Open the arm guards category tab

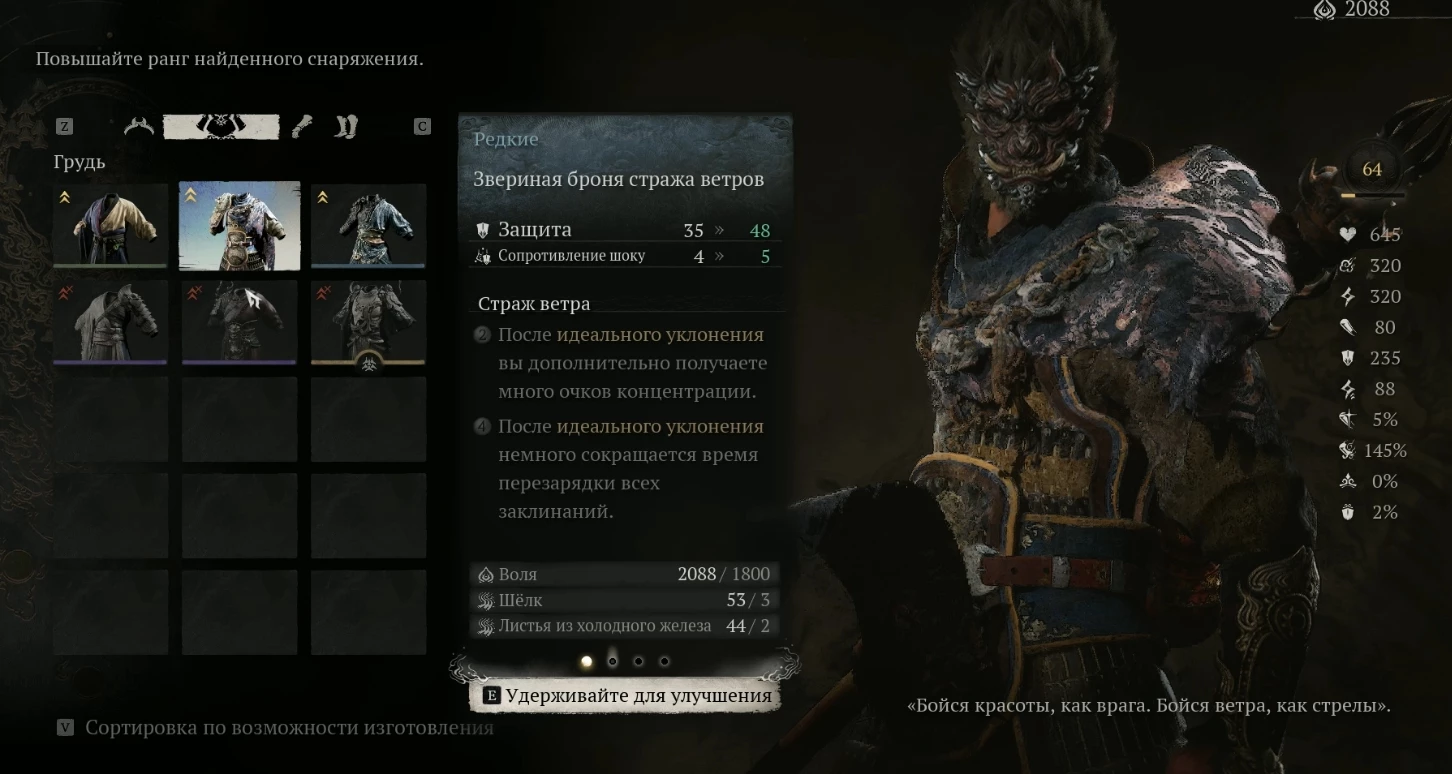pos(302,127)
